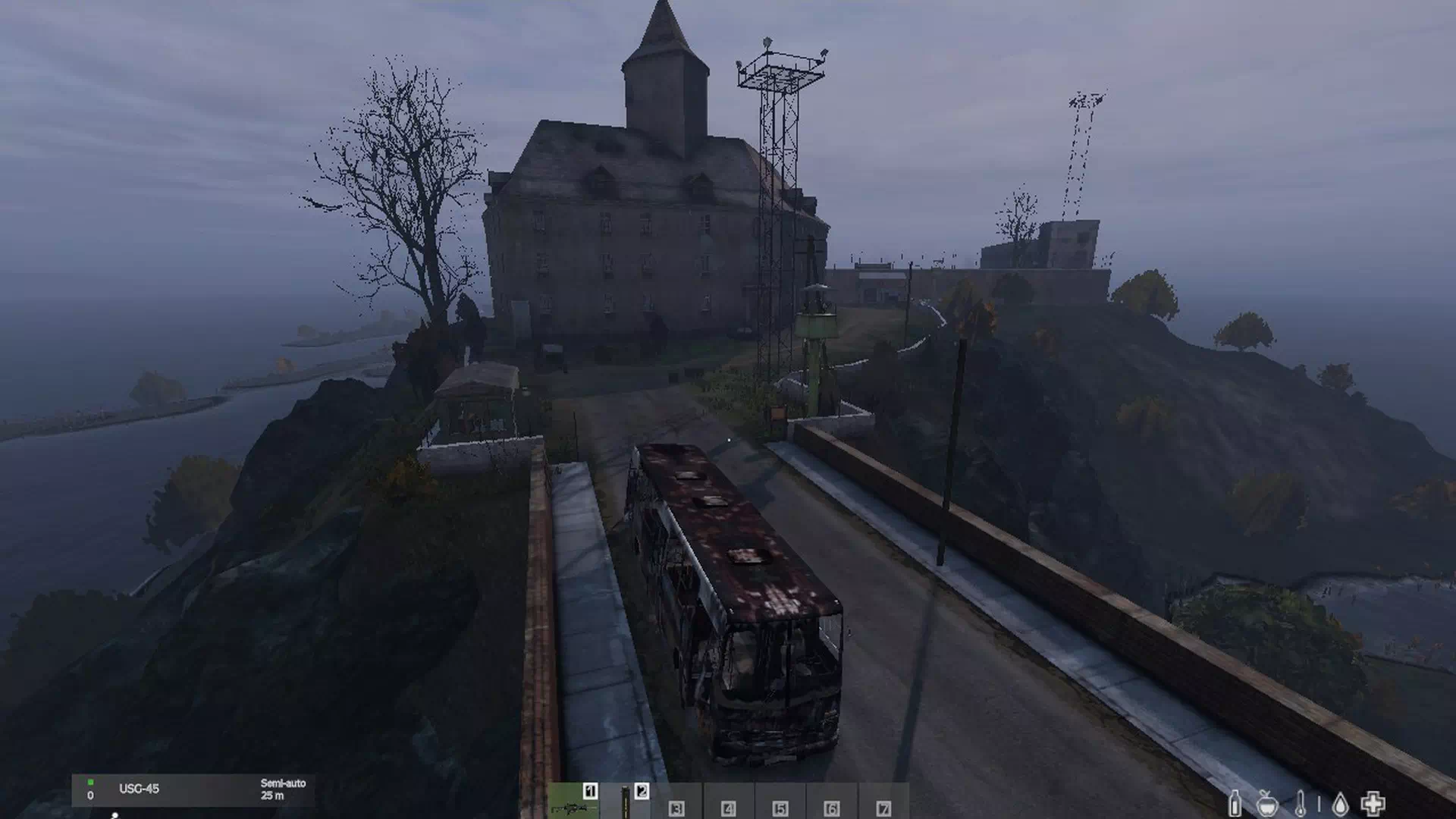
Task: Click the blood drop status icon
Action: point(1340,804)
